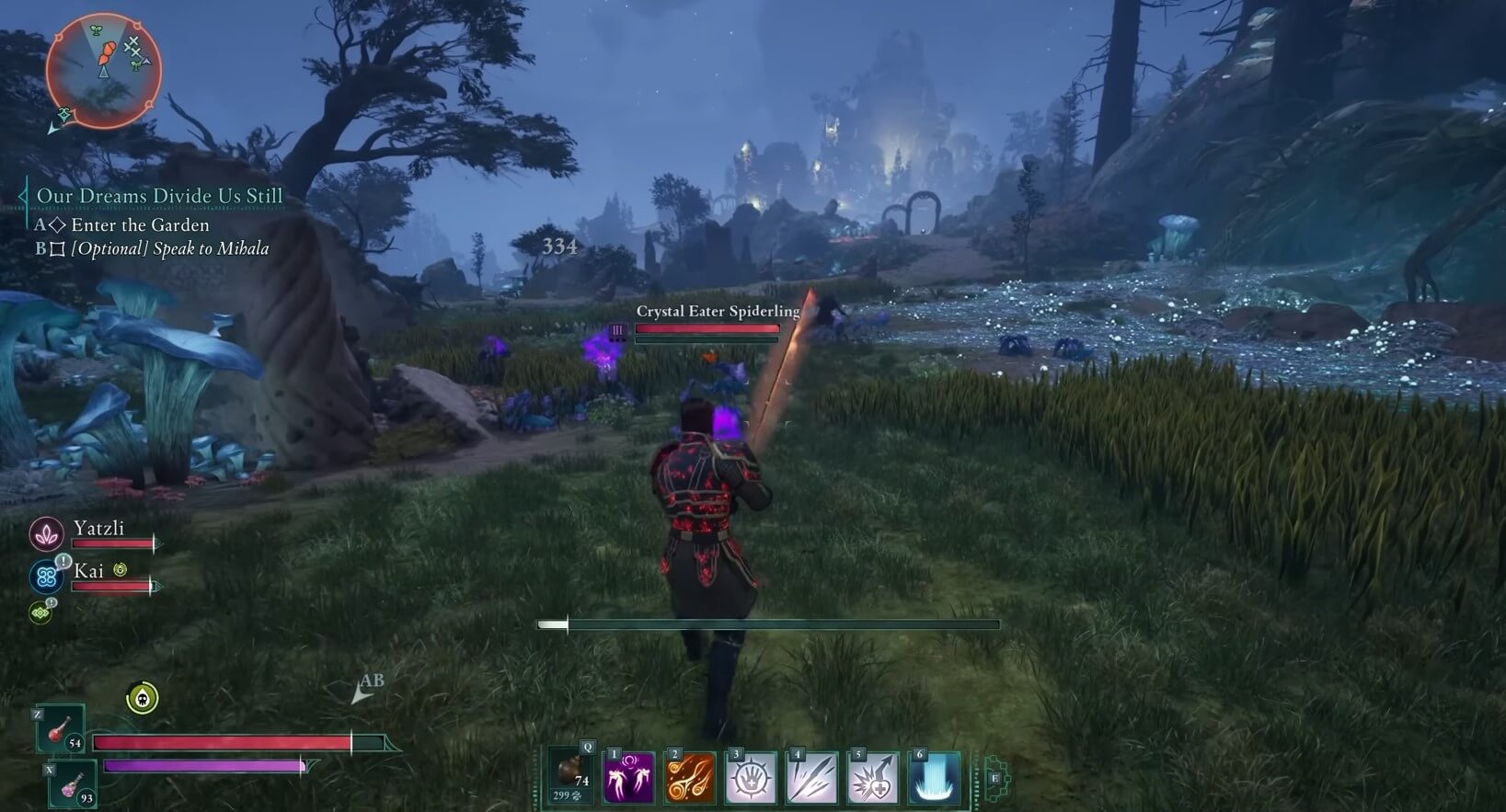Open the ability wheel at hotbar end

click(x=996, y=780)
